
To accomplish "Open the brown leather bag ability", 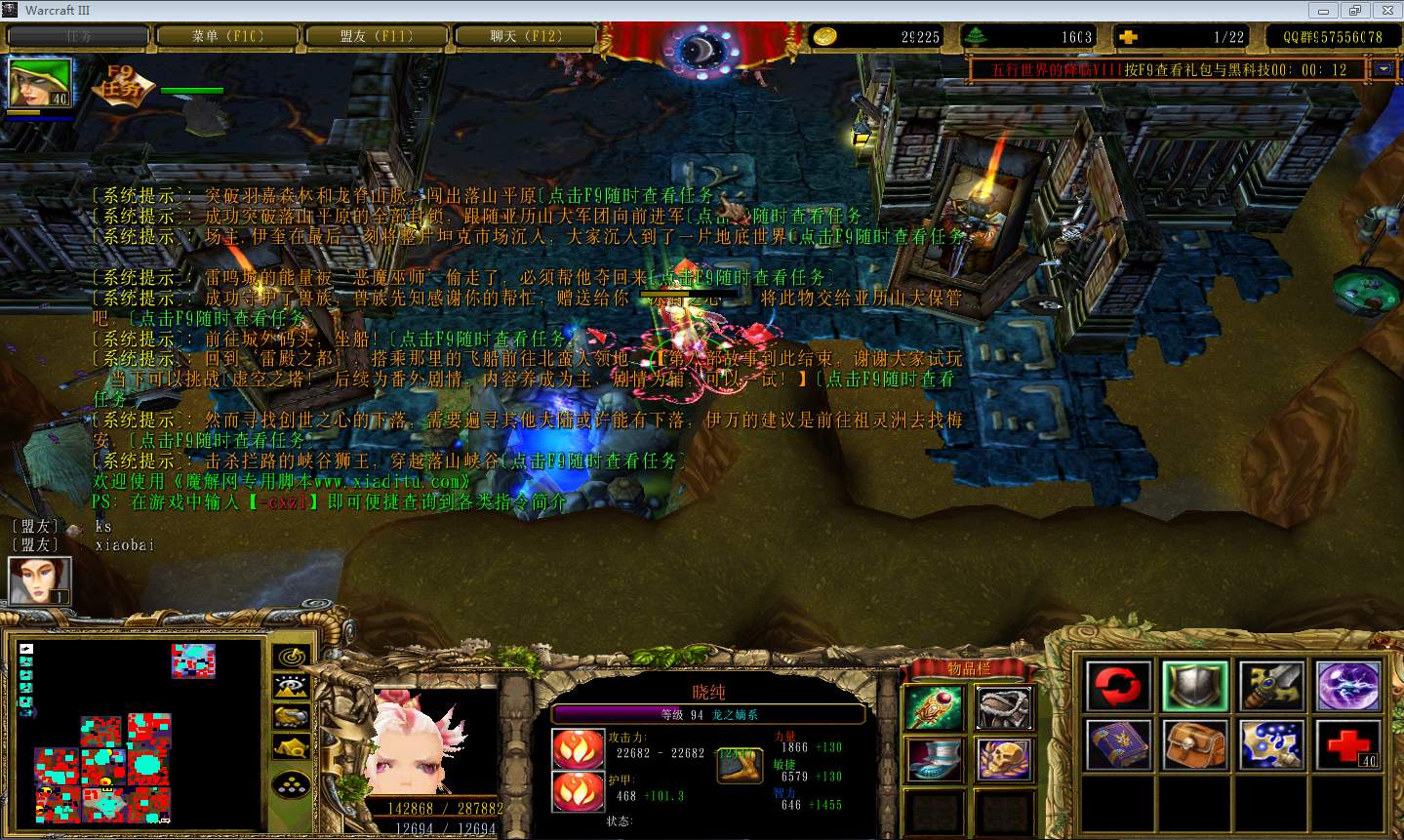I will click(x=1195, y=745).
